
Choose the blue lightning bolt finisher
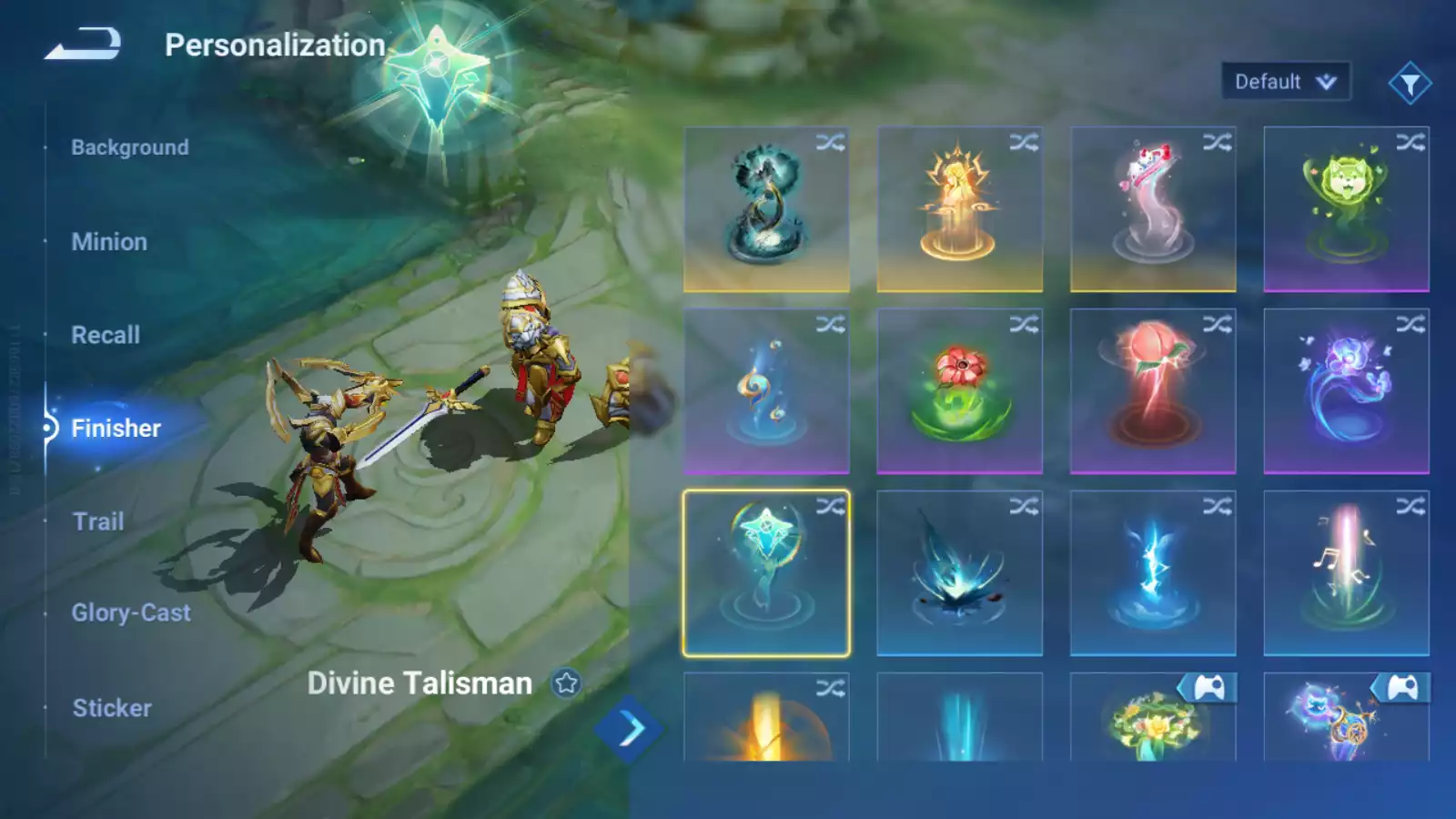(x=1152, y=573)
